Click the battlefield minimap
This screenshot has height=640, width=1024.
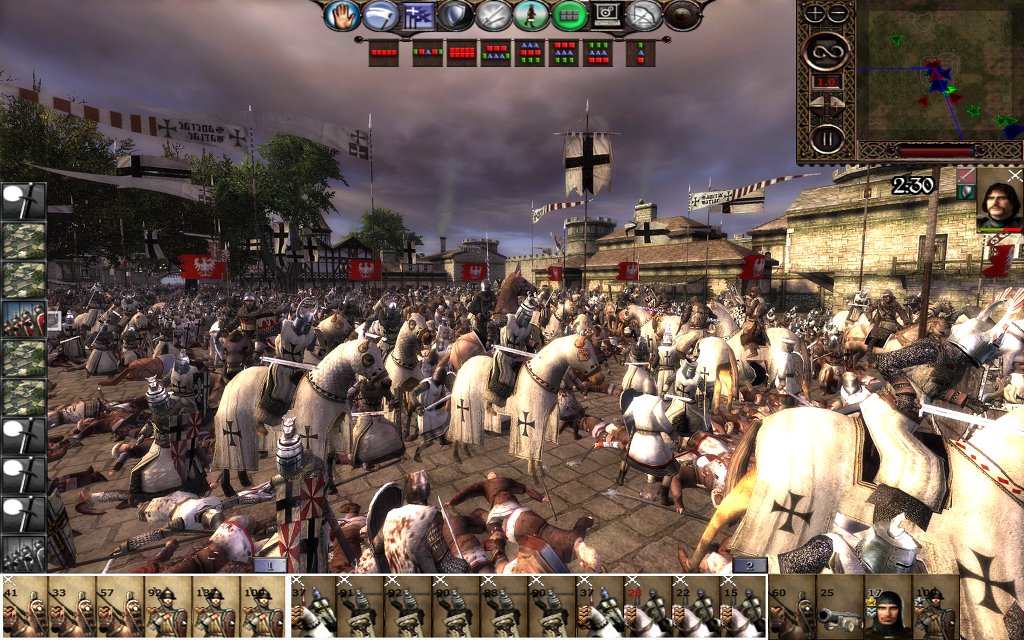[x=938, y=72]
